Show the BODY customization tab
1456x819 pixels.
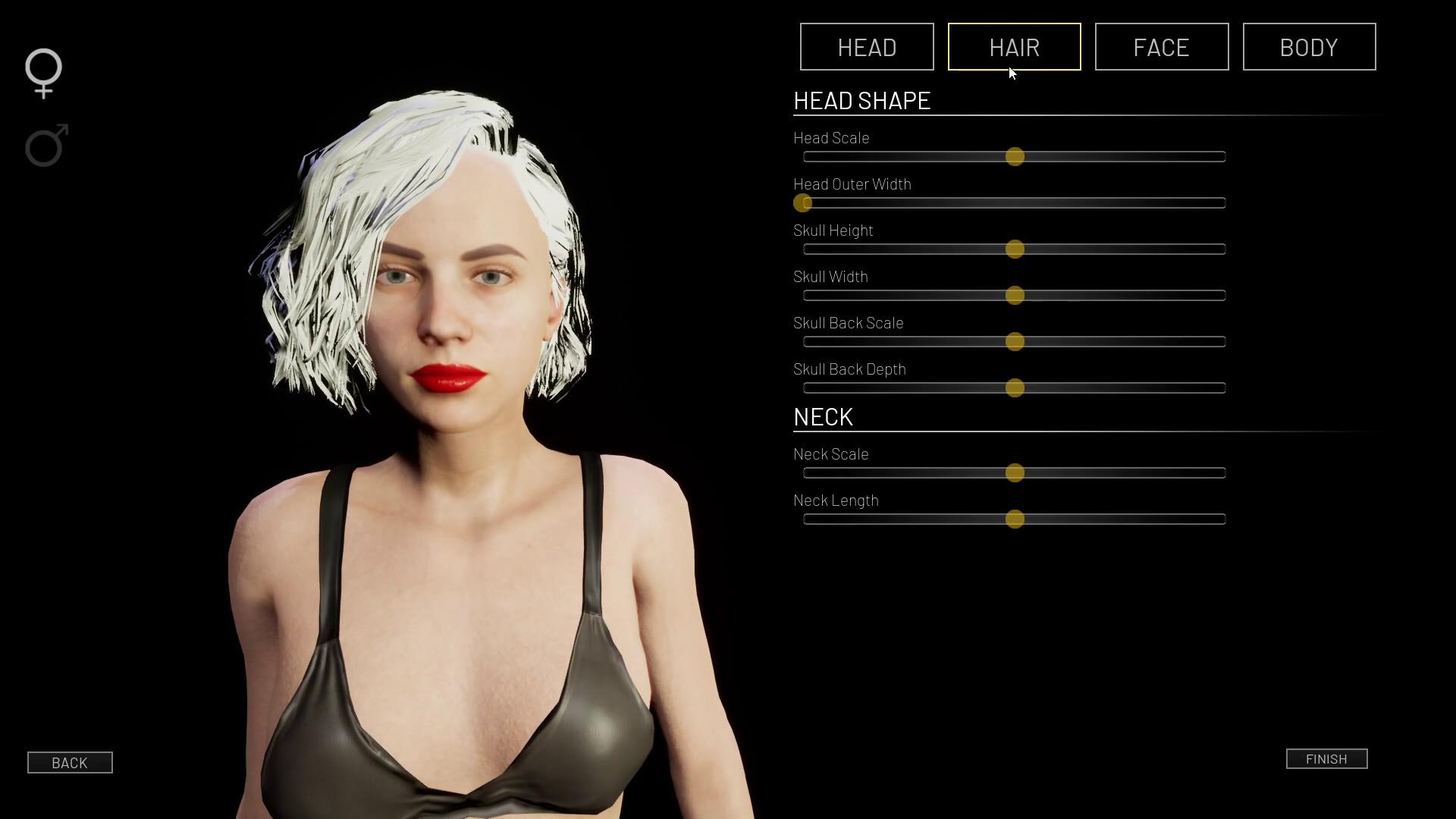[x=1309, y=47]
